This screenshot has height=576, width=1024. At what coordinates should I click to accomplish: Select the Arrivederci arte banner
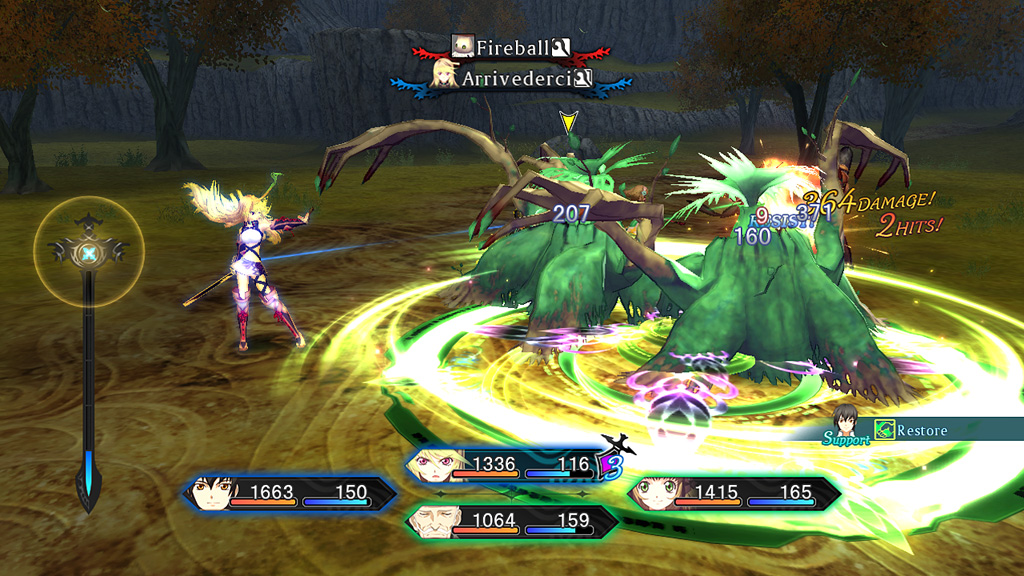coord(514,78)
